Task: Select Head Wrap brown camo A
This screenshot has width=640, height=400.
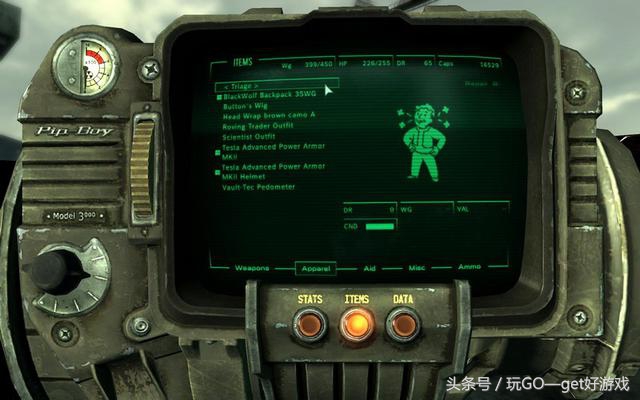Action: 261,116
